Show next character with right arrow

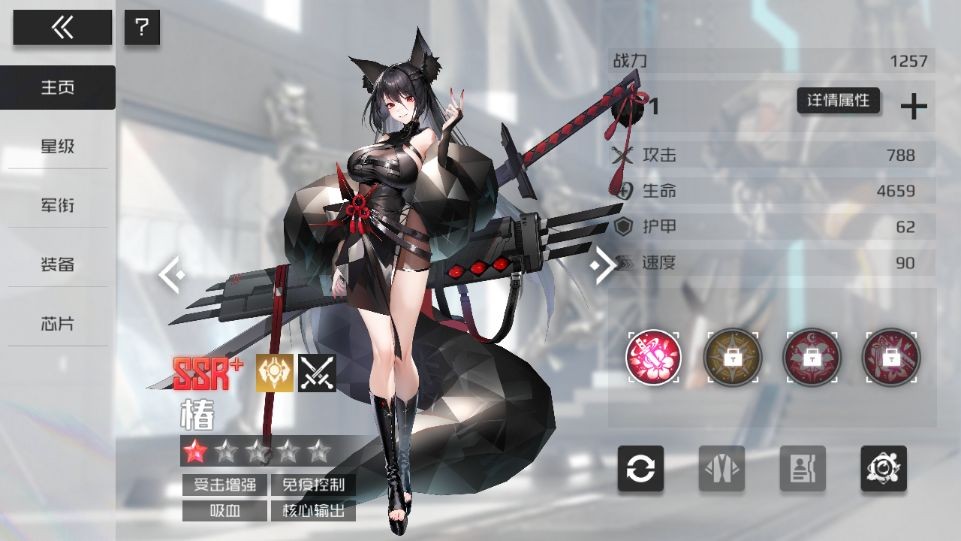click(604, 266)
